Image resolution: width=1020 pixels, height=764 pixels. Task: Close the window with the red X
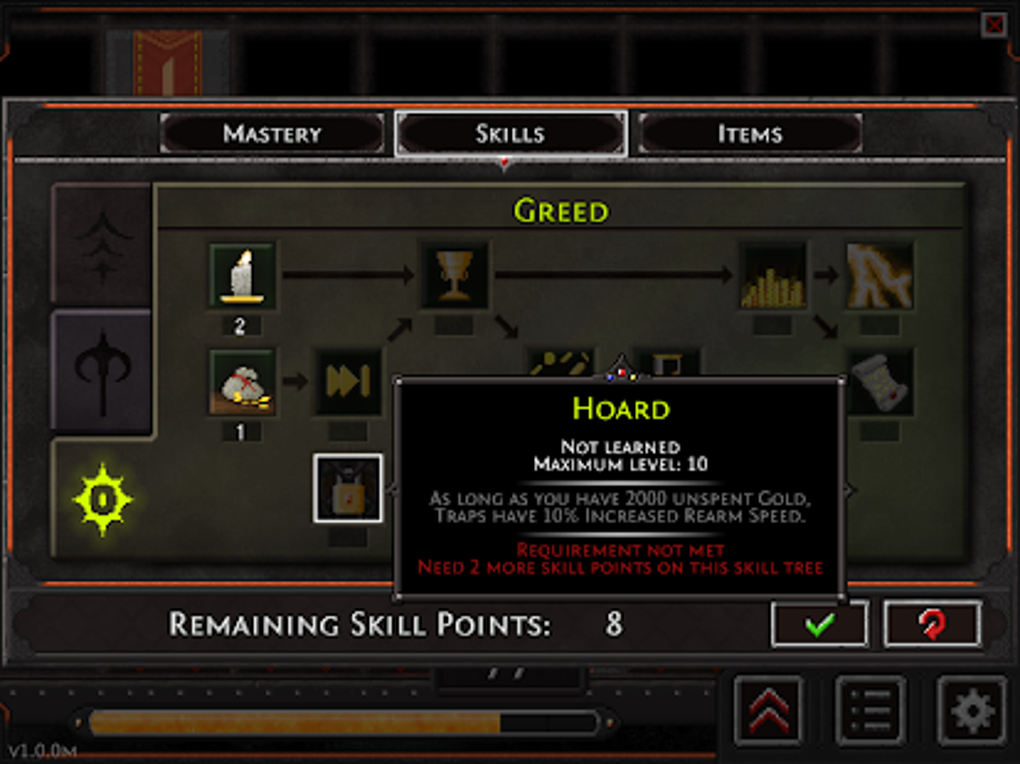click(994, 25)
